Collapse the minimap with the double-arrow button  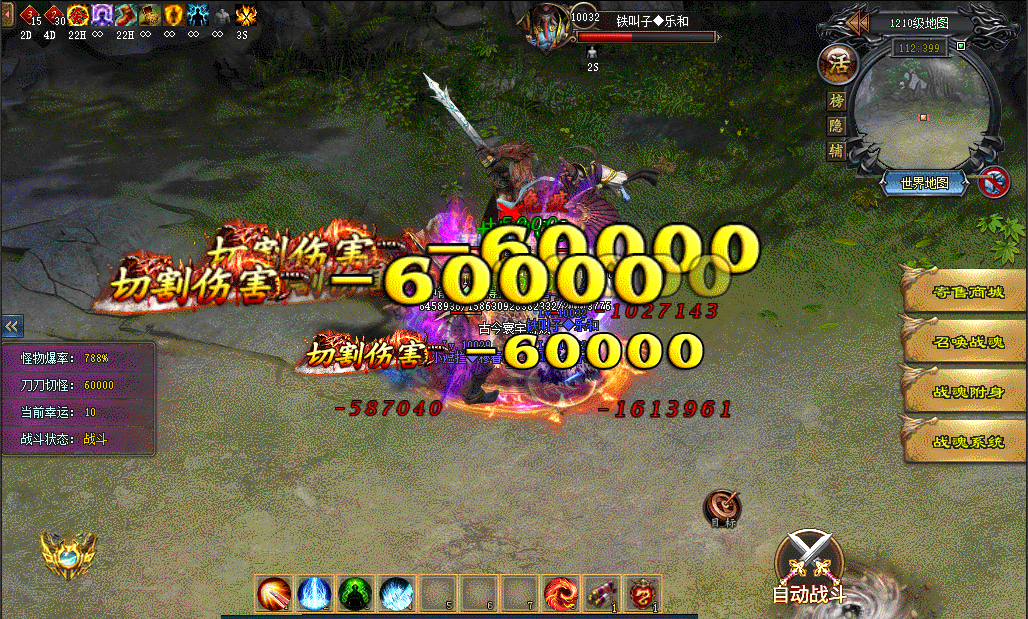[x=857, y=23]
